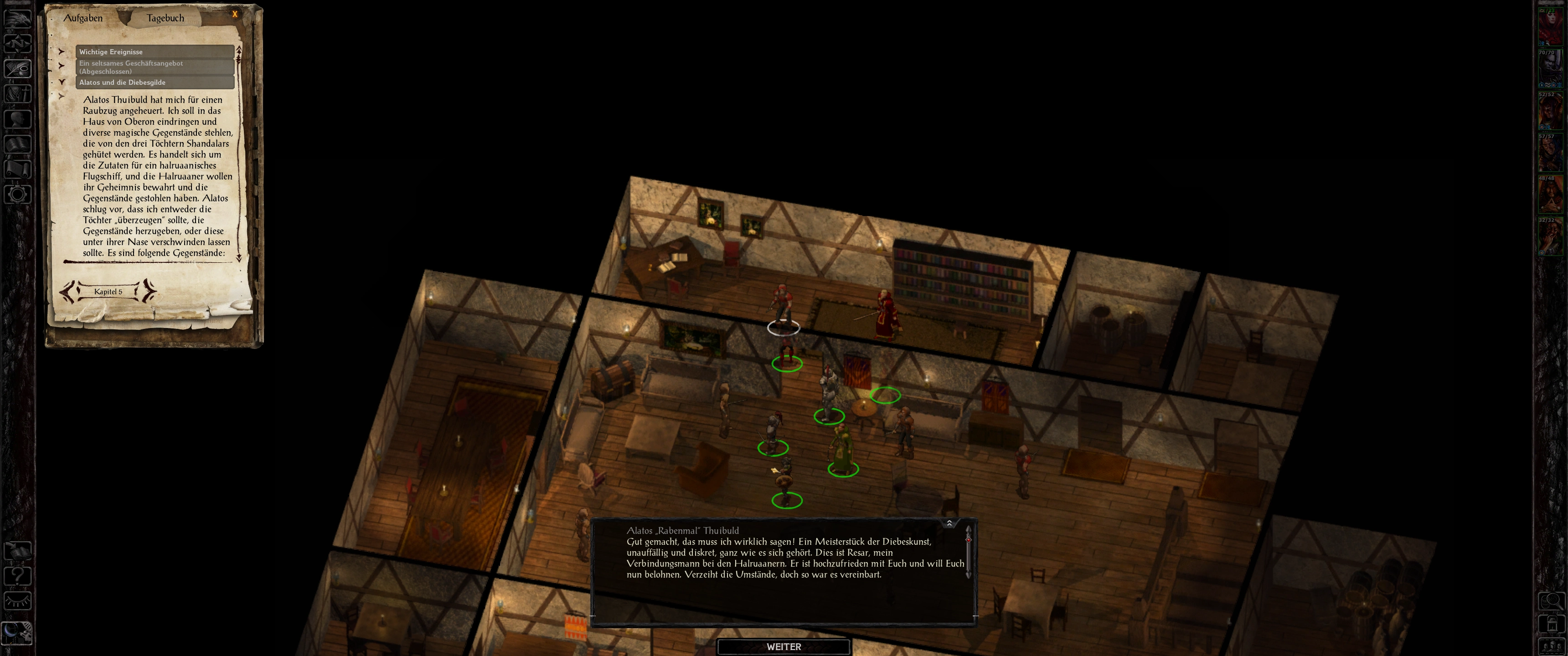Open the spellbook icon
Viewport: 1568px width, 656px height.
pyautogui.click(x=18, y=144)
